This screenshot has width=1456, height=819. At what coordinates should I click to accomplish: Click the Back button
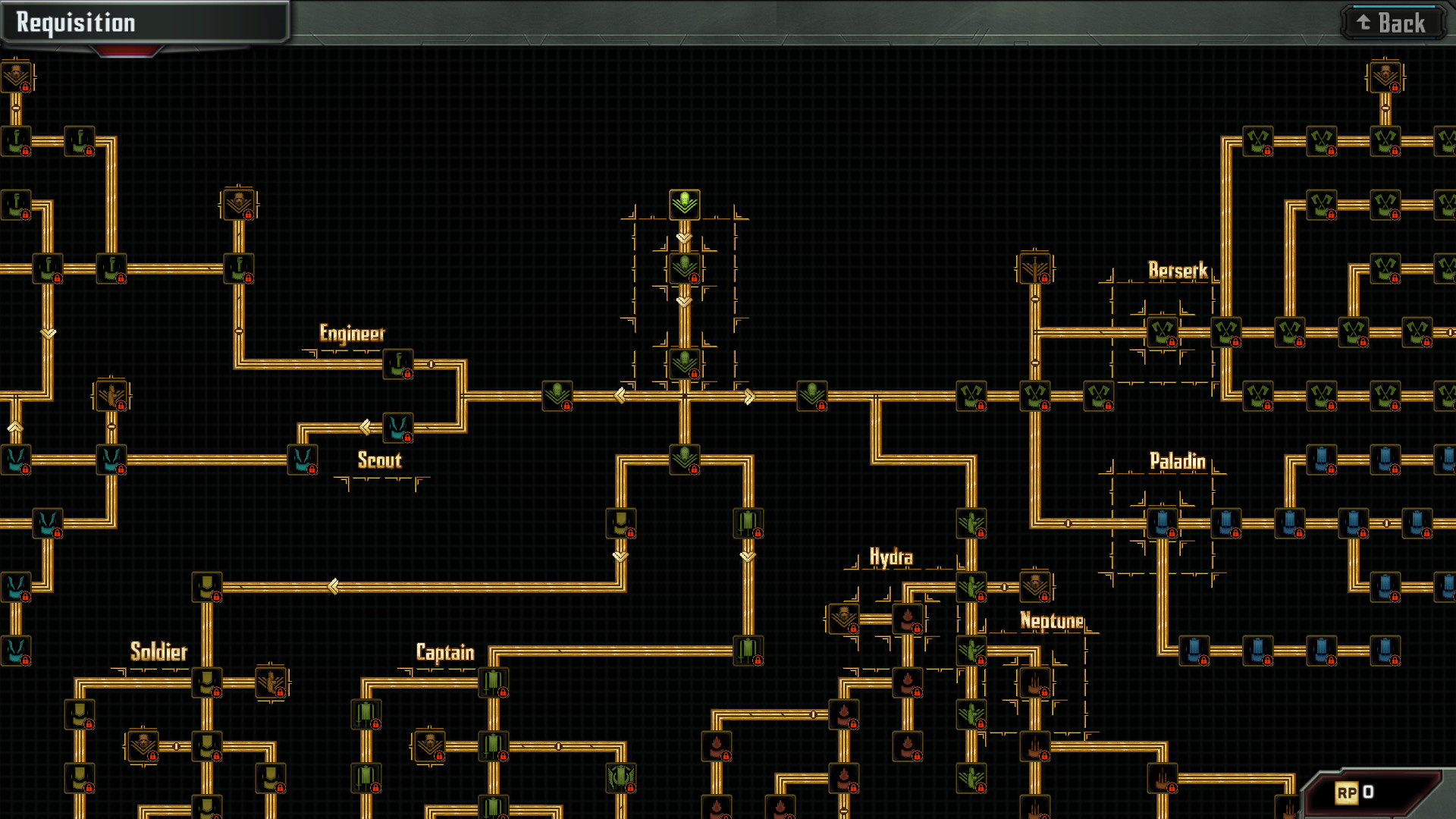coord(1394,21)
